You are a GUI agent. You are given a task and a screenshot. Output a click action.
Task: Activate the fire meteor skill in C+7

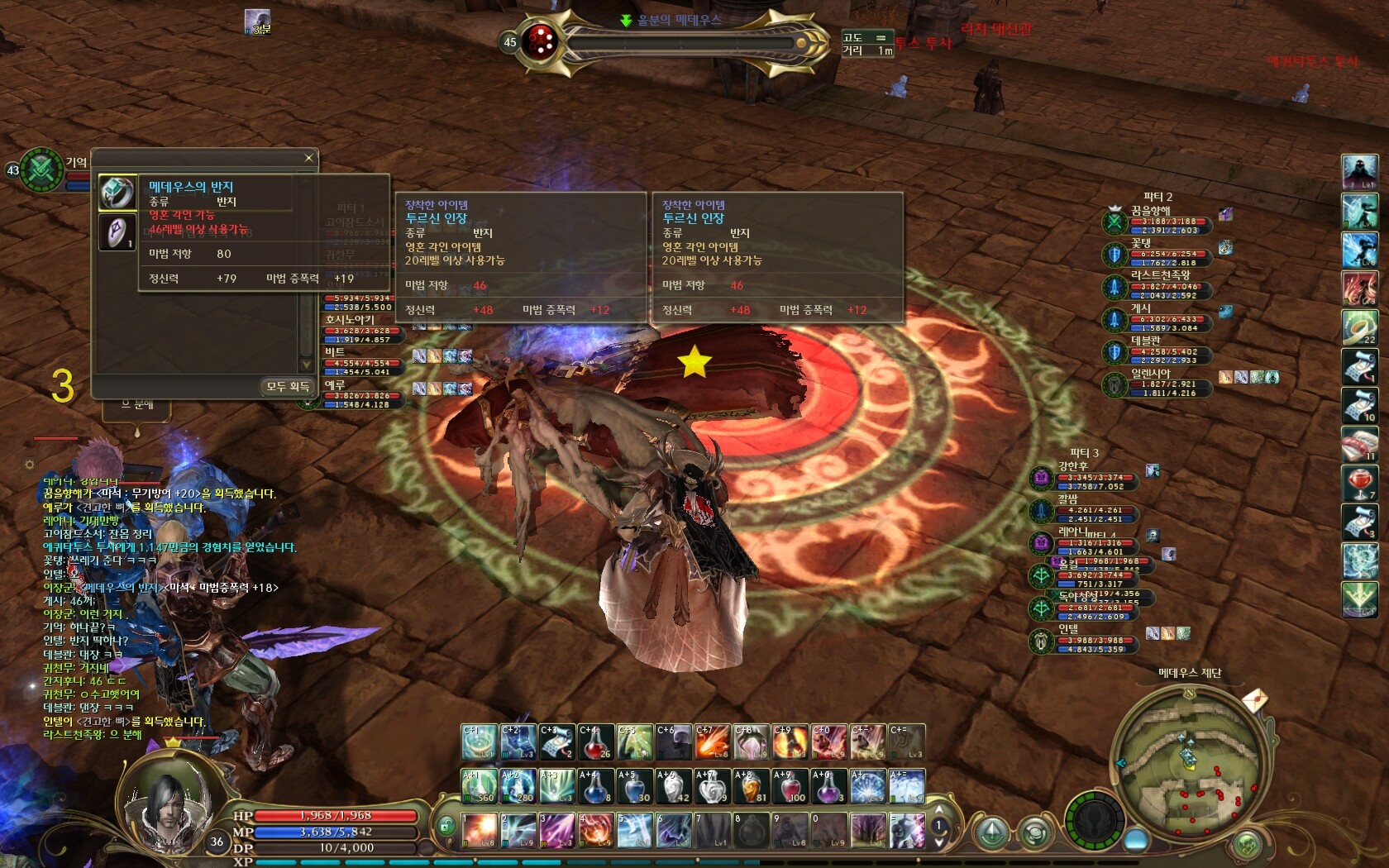tap(713, 742)
